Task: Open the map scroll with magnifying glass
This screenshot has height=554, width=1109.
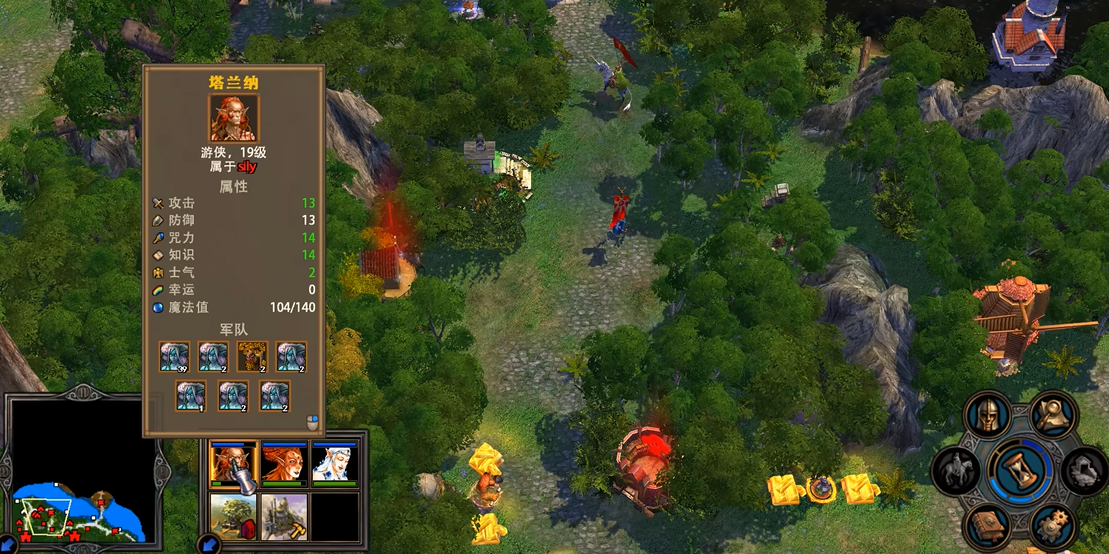Action: pyautogui.click(x=1053, y=413)
